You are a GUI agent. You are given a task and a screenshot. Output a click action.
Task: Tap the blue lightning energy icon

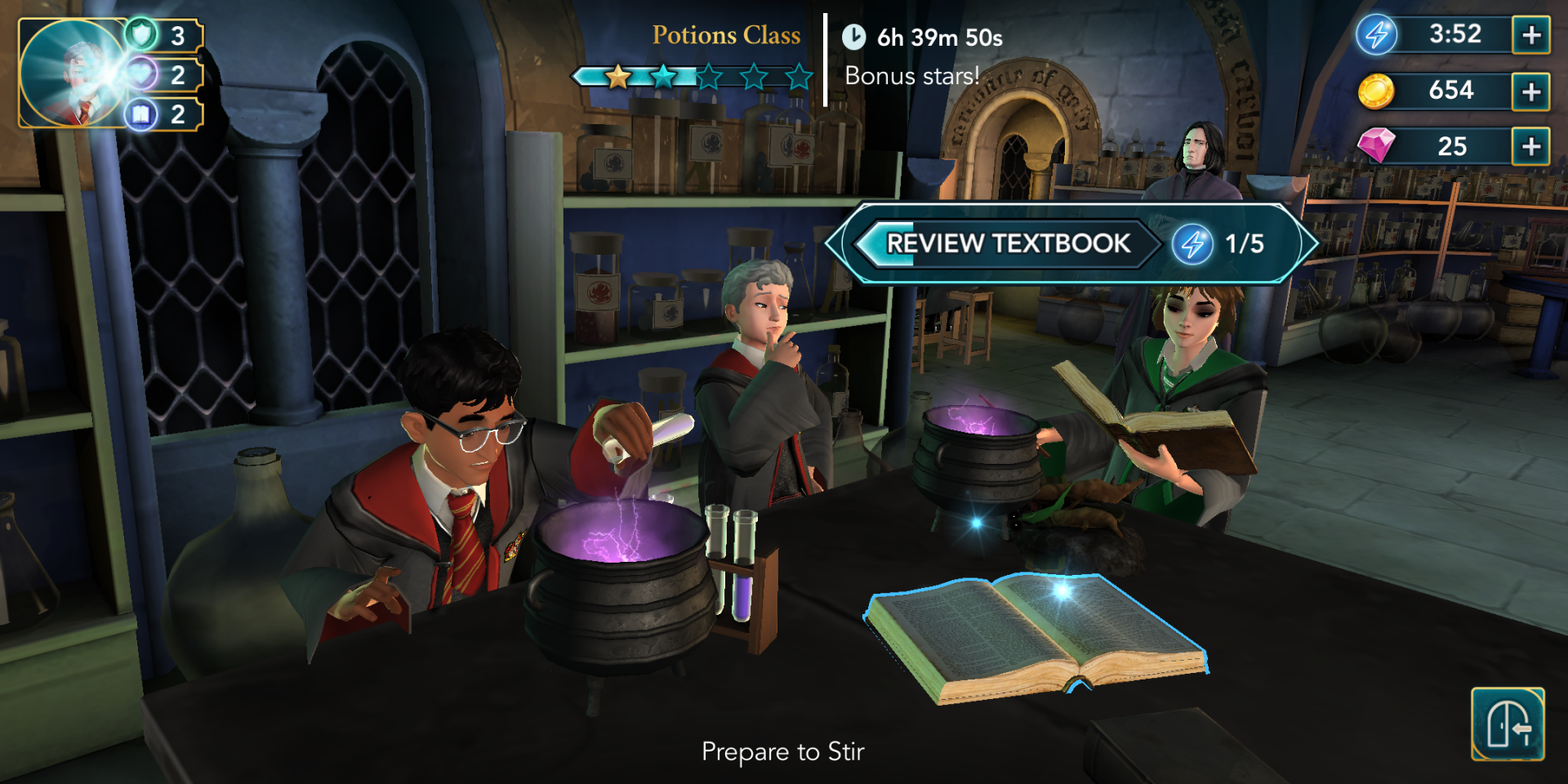click(x=1377, y=35)
